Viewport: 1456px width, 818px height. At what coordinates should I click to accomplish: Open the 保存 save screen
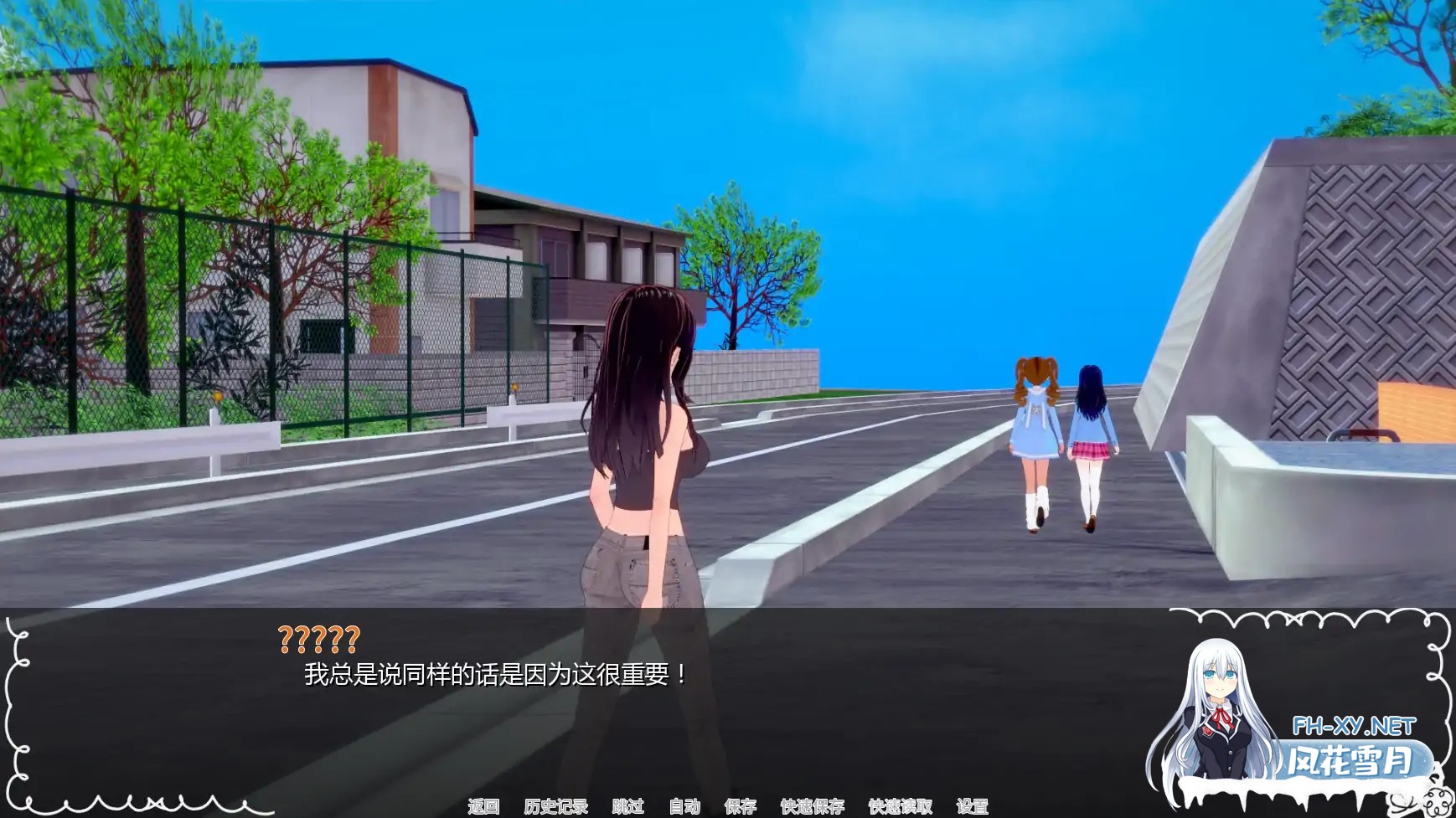tap(741, 808)
